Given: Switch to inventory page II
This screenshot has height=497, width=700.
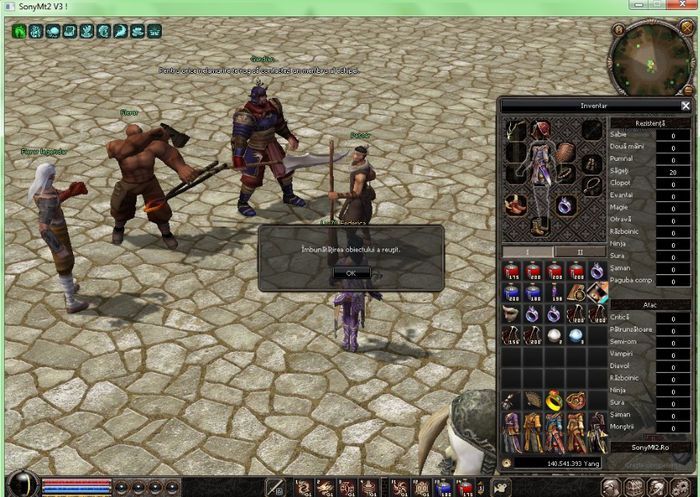Looking at the screenshot, I should [579, 251].
